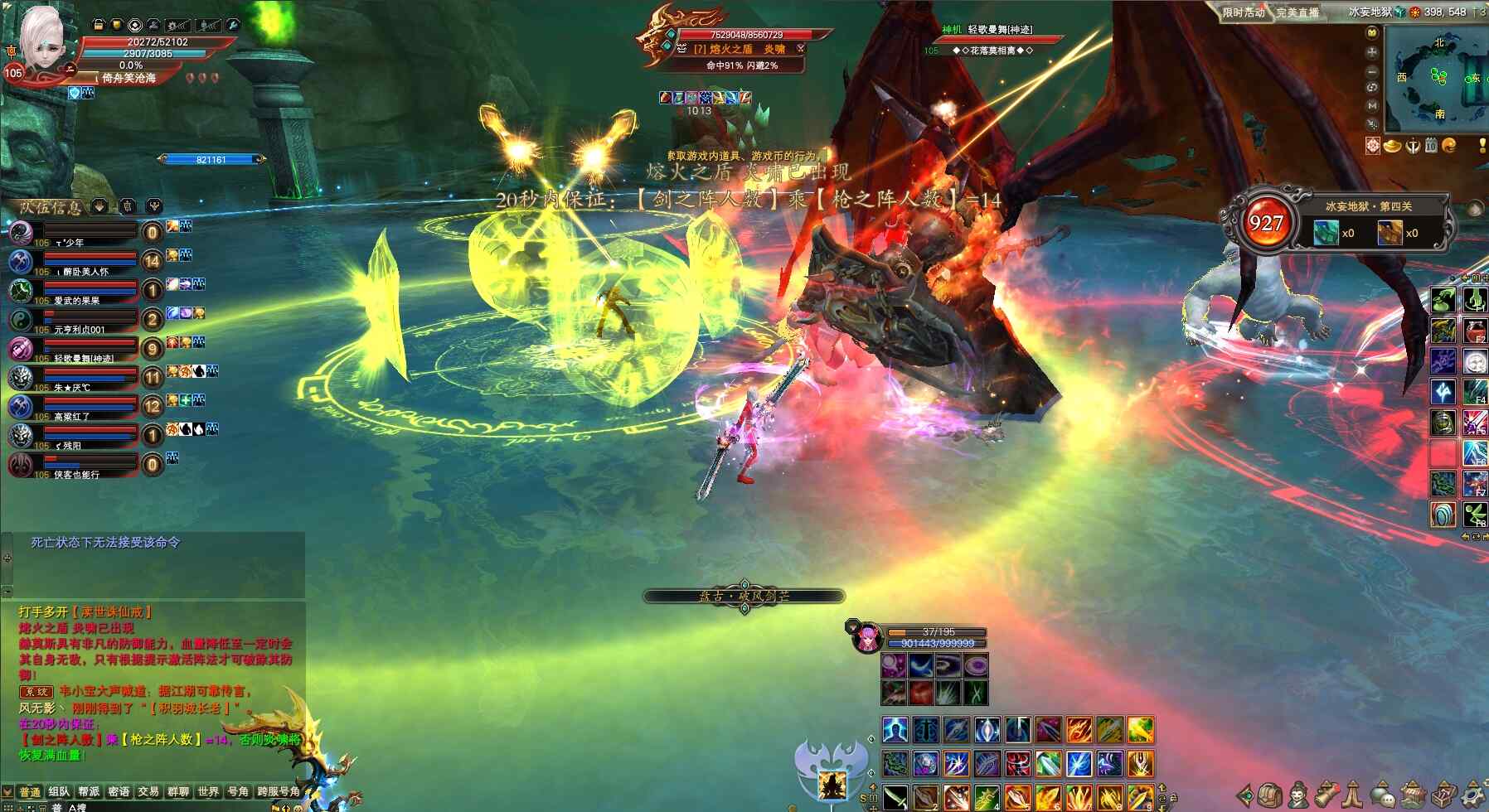This screenshot has height=812, width=1489.
Task: Click the player portrait in the top-left
Action: pos(41,40)
